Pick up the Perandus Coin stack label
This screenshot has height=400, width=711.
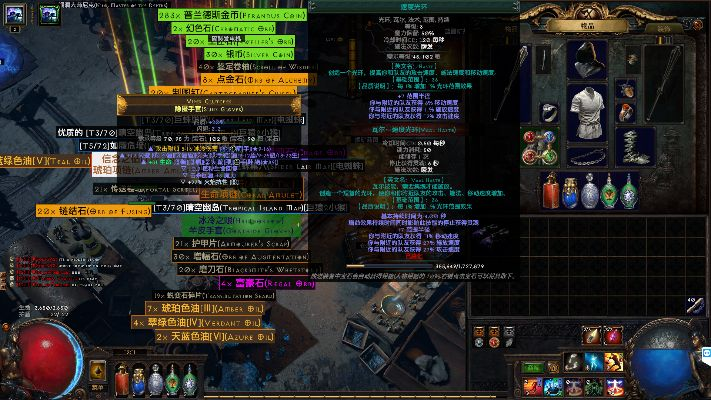point(231,16)
